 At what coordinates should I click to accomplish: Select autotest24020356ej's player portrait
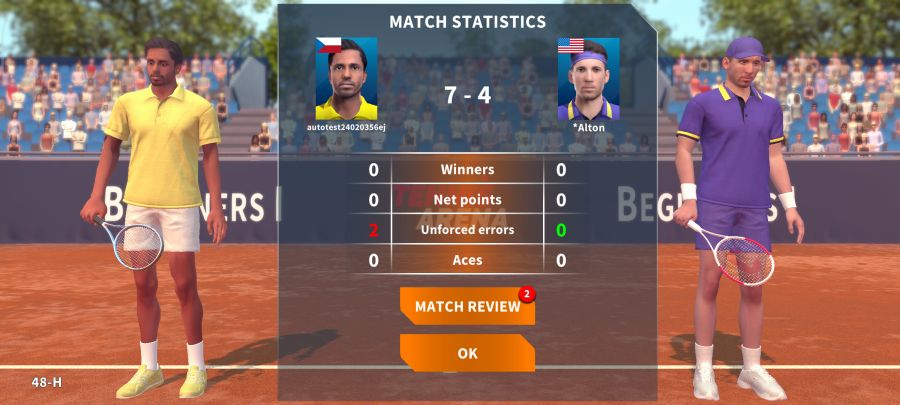pyautogui.click(x=346, y=79)
